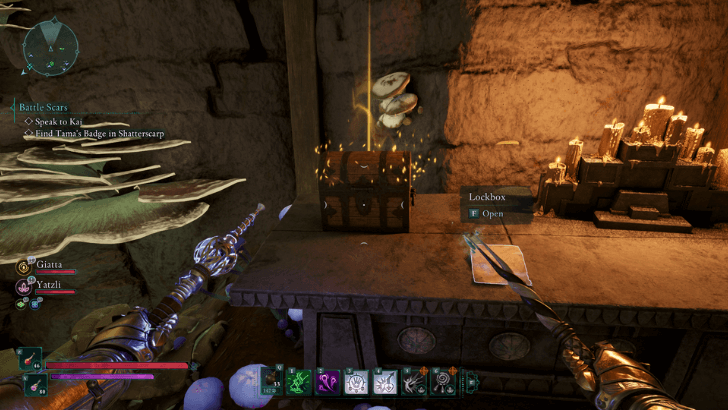Activate the white burst arrow ability

pyautogui.click(x=383, y=380)
